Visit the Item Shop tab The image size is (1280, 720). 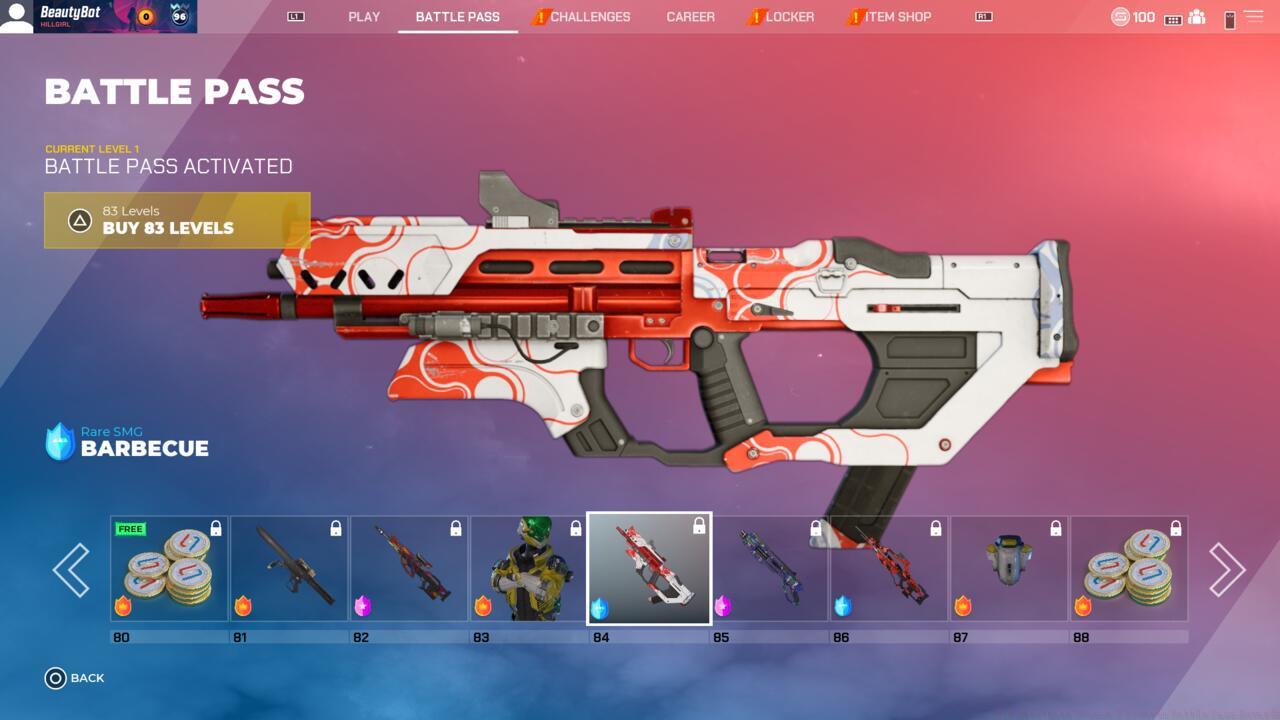[897, 17]
